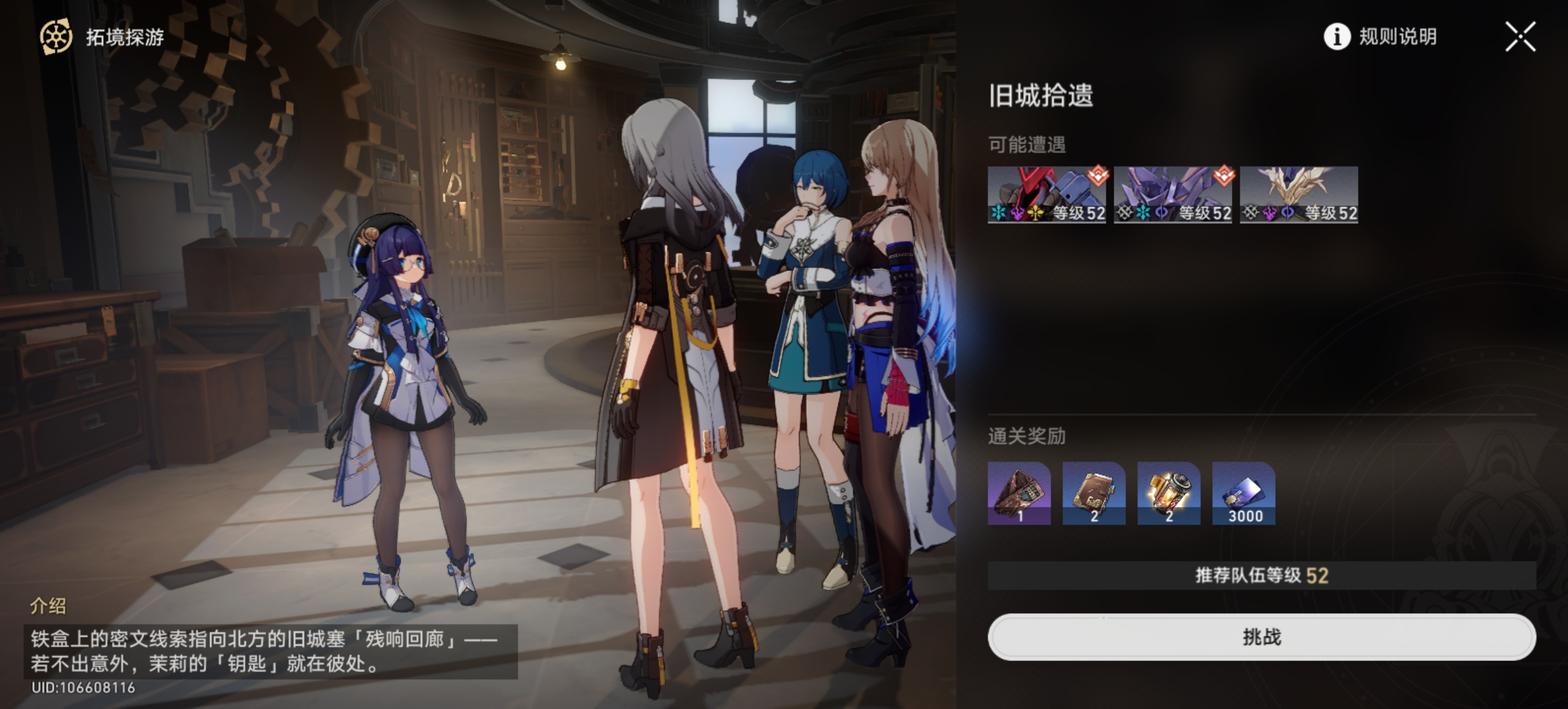
Task: Inspect the red mech enemy thumbnail
Action: point(1046,194)
